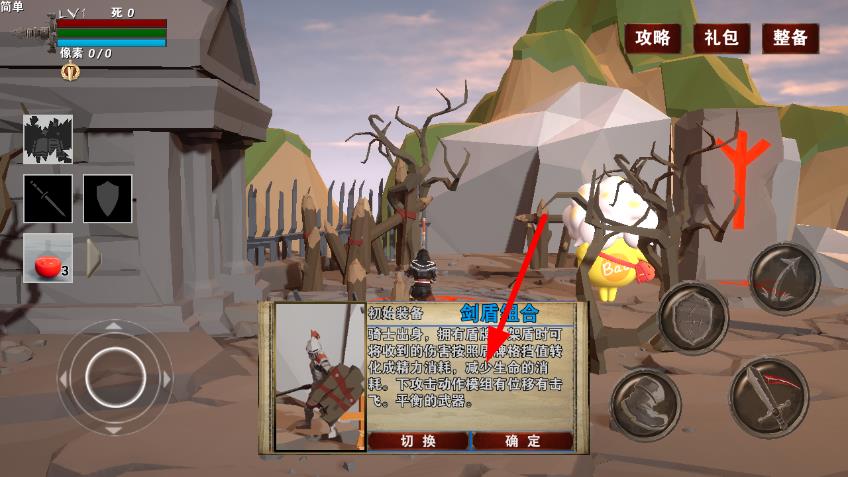The width and height of the screenshot is (848, 477).
Task: Tap the sword attack action button
Action: point(768,398)
